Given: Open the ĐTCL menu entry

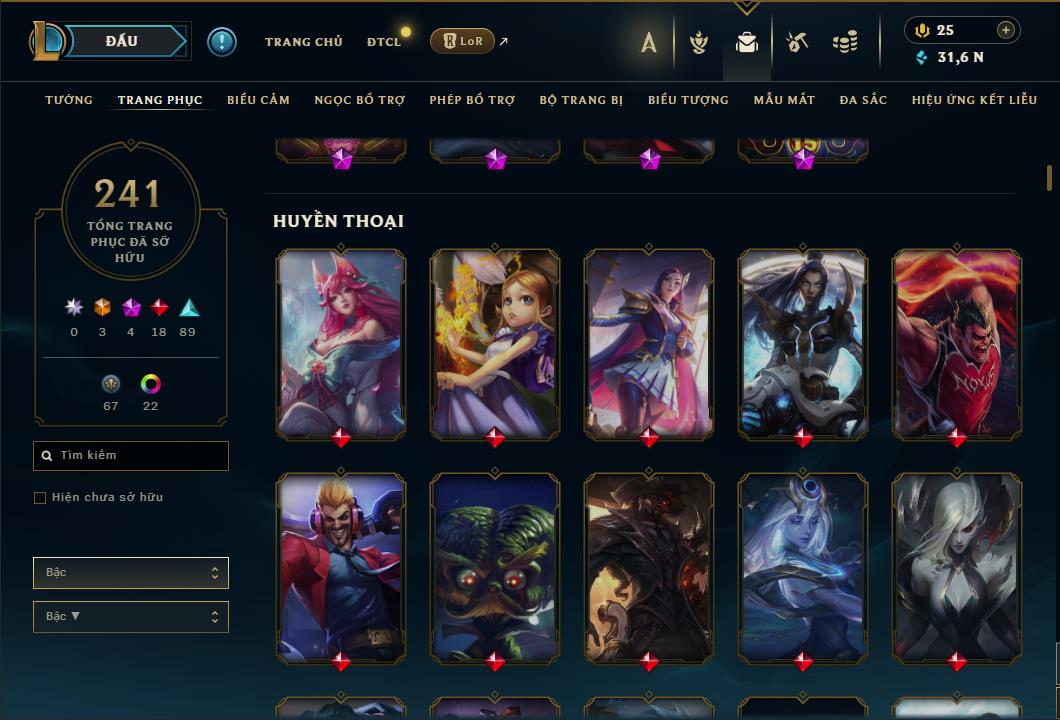Looking at the screenshot, I should [383, 42].
